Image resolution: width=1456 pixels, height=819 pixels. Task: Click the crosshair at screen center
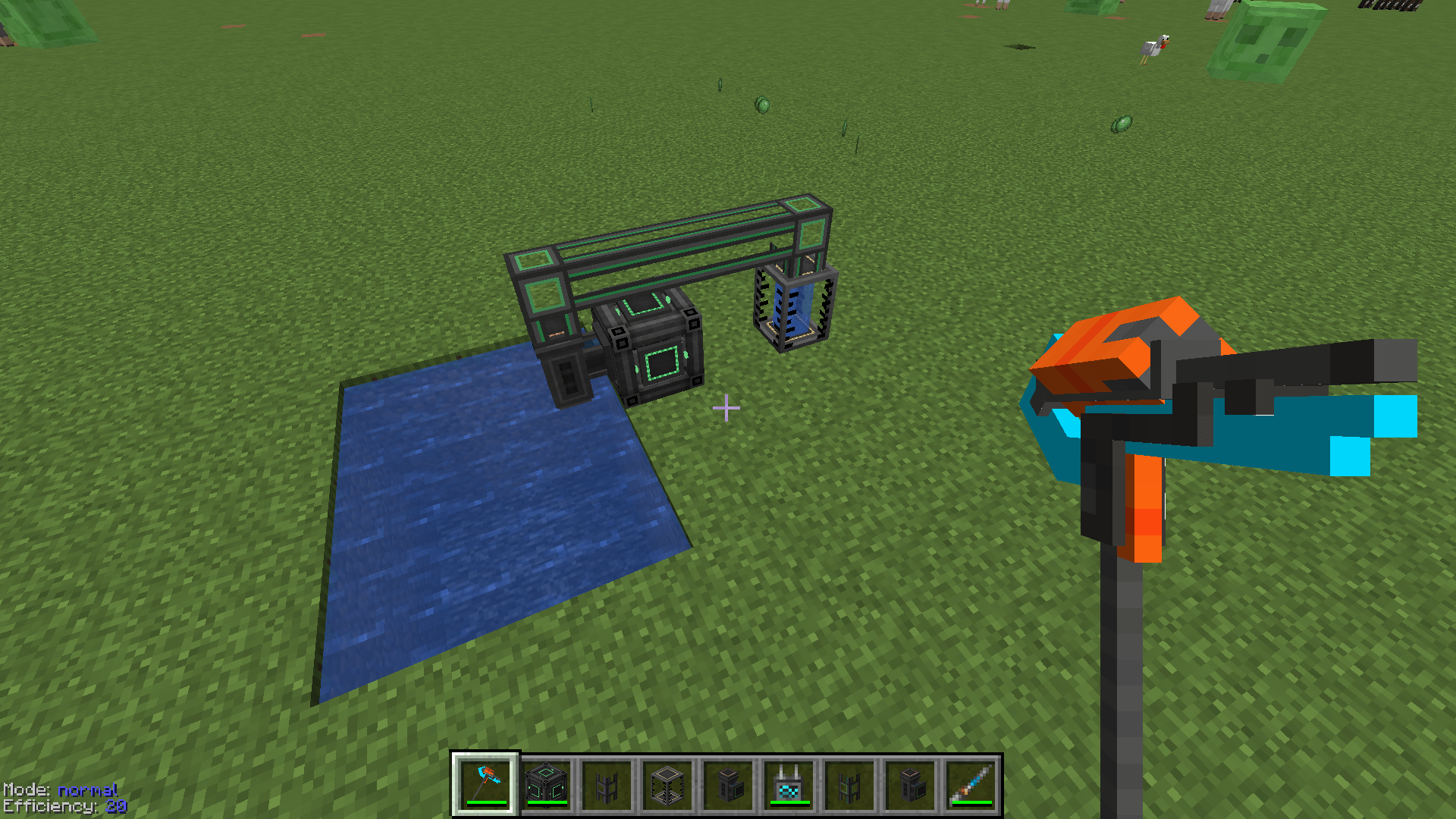click(728, 407)
